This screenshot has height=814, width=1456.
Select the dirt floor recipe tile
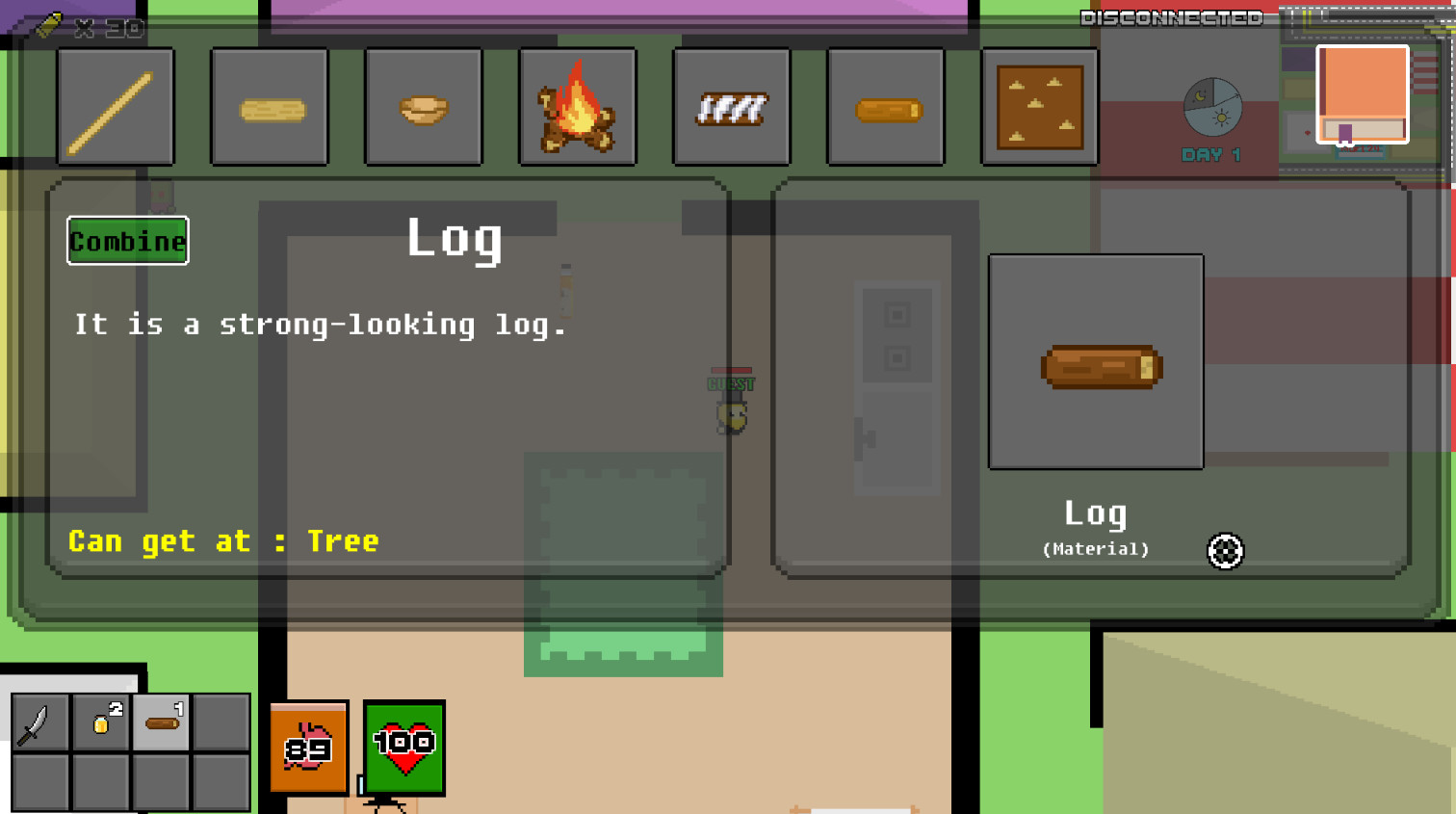coord(1039,106)
